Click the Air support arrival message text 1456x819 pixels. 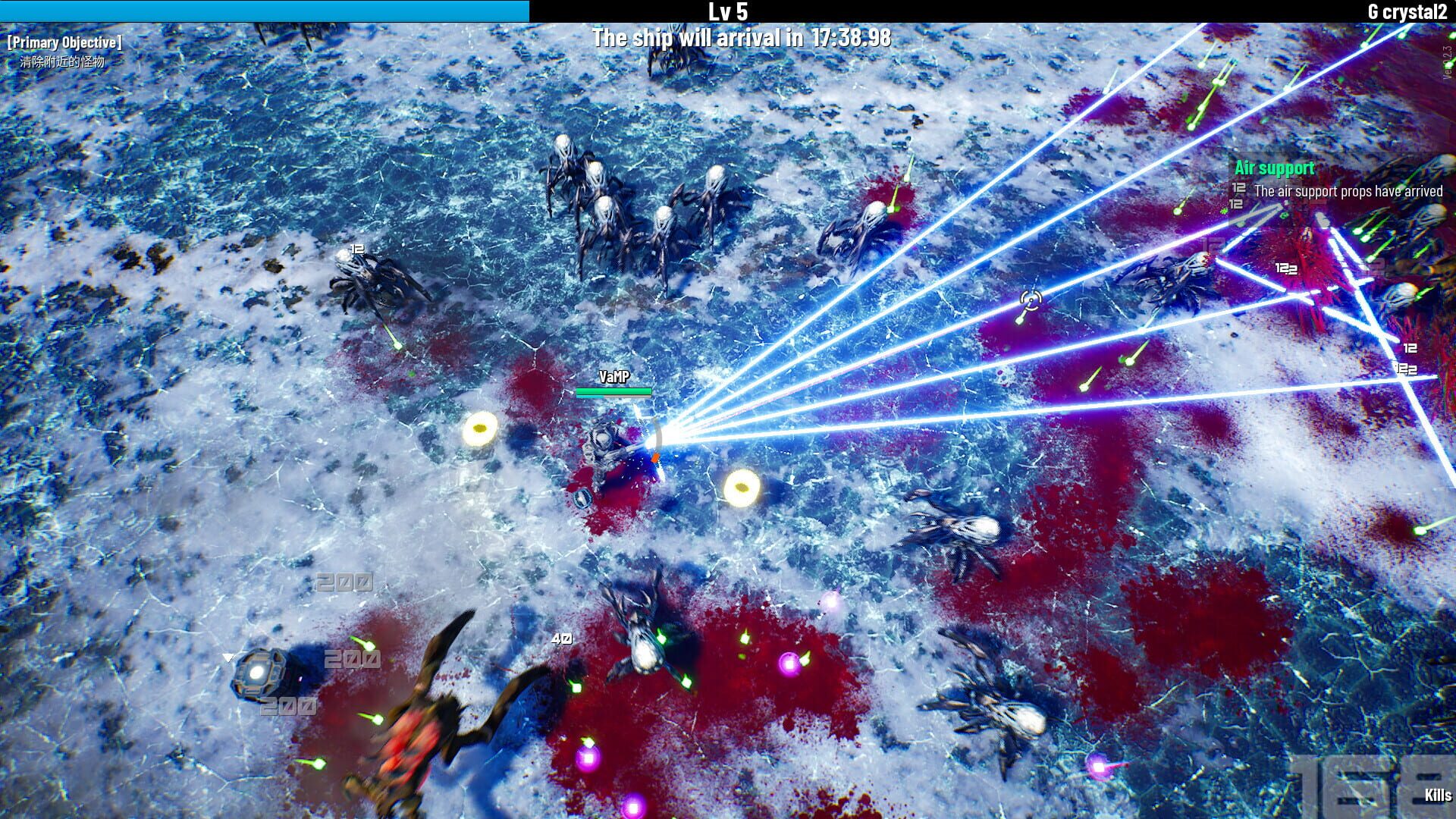[x=1348, y=193]
